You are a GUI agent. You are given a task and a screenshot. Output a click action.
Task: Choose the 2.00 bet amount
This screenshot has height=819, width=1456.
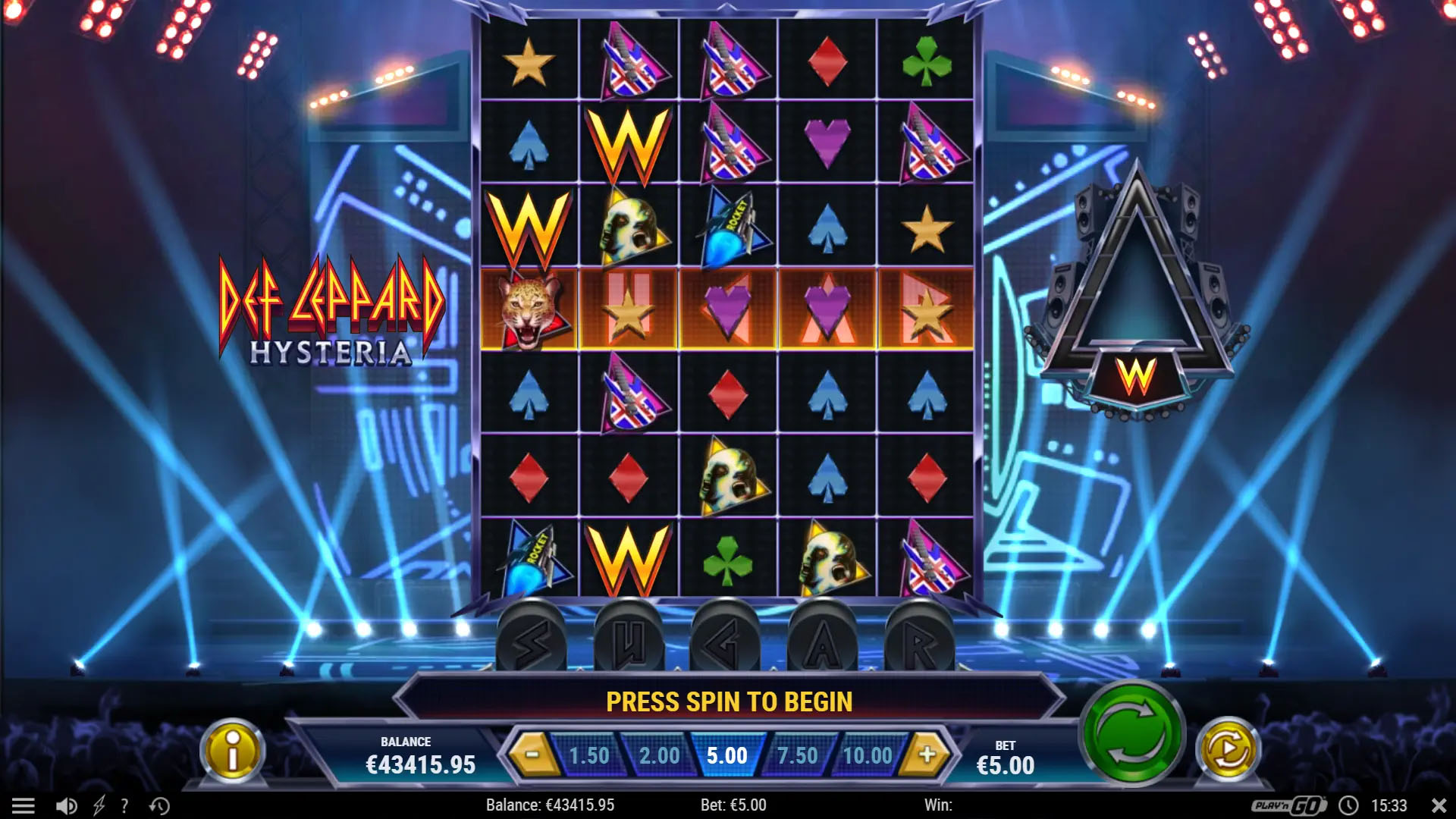click(x=659, y=755)
